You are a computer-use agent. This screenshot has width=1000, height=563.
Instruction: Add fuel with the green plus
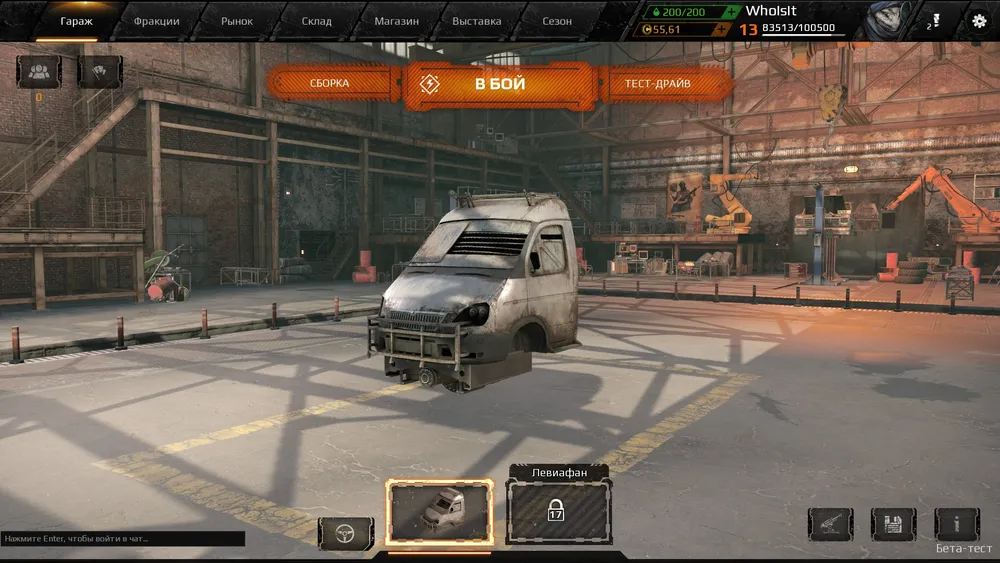point(733,11)
